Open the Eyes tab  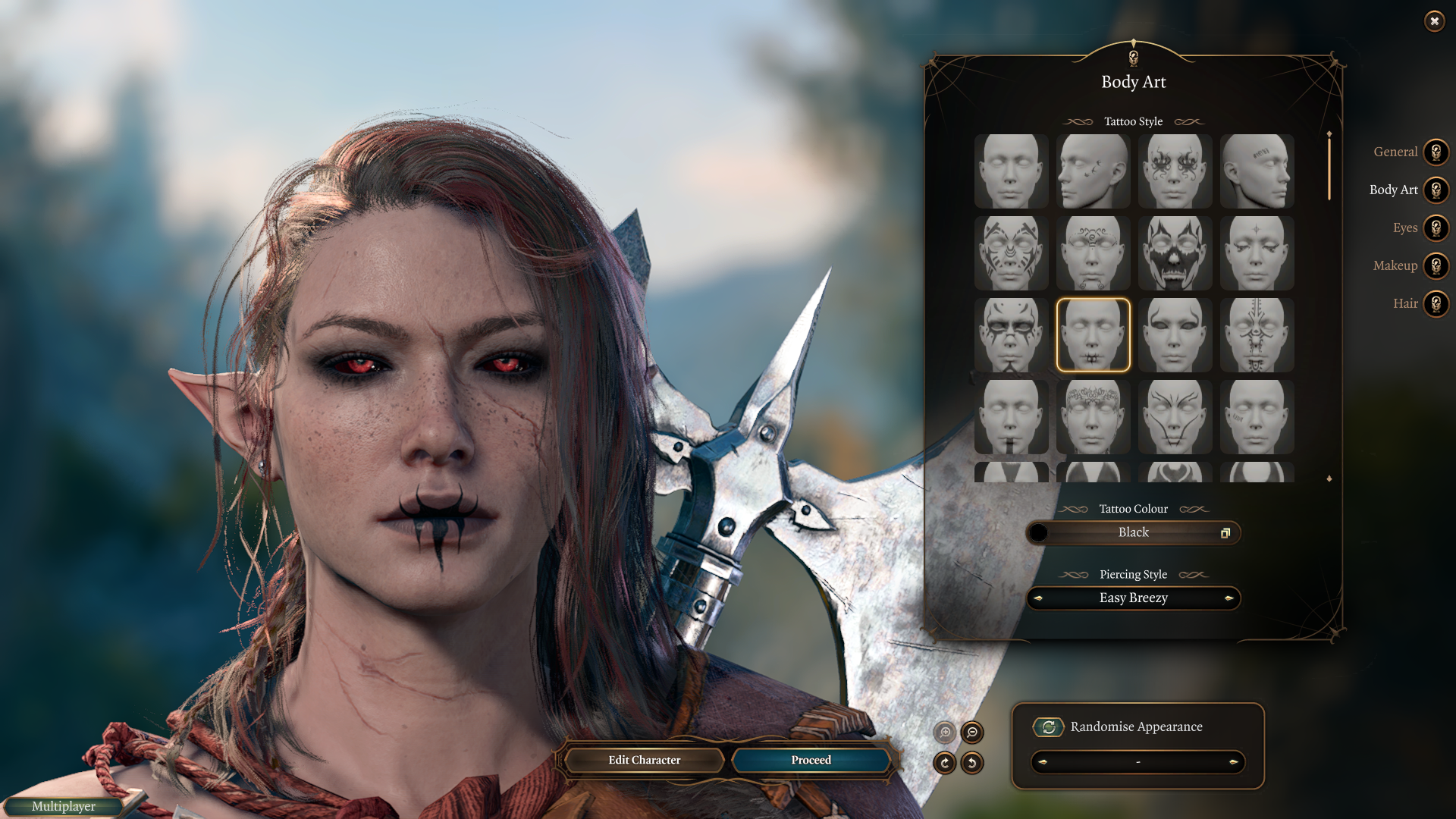tap(1436, 228)
